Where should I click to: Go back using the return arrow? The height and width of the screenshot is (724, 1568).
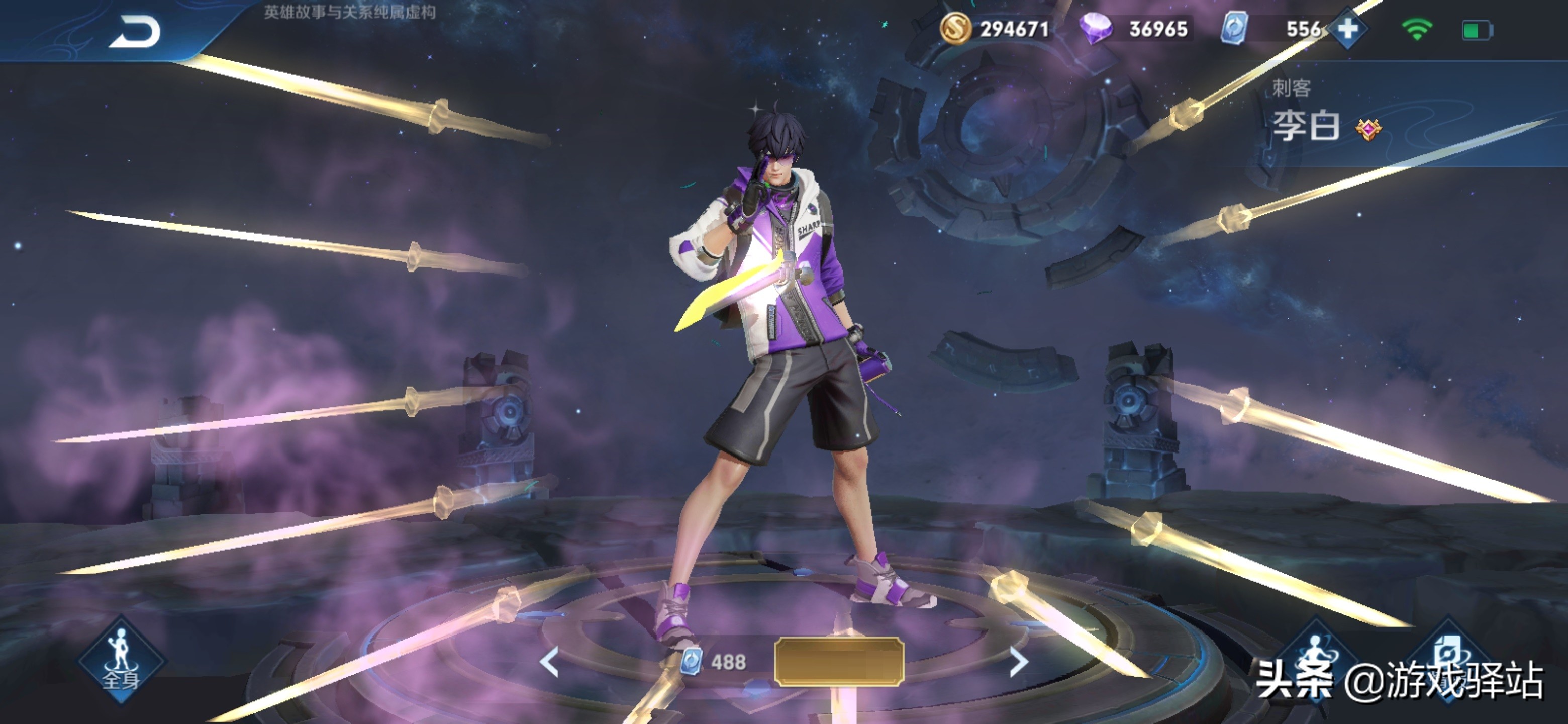[135, 32]
